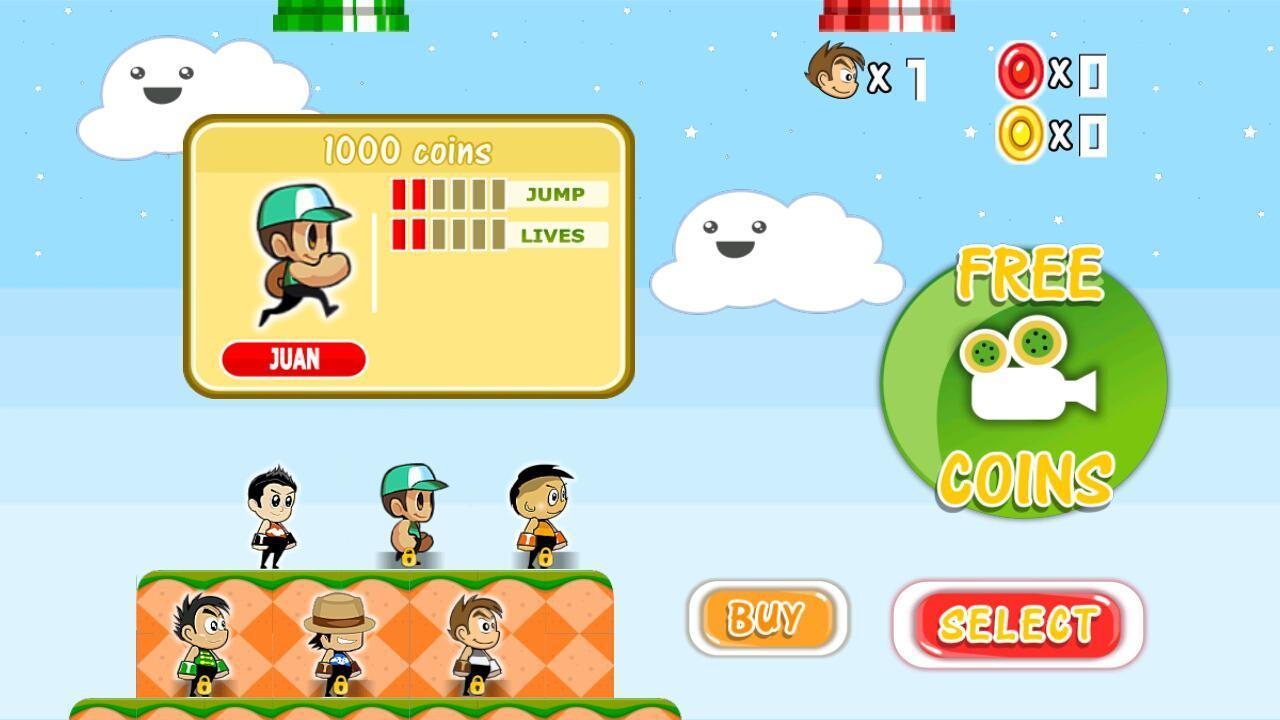Tap the video camera icon for free coins
The image size is (1280, 720).
(1030, 380)
